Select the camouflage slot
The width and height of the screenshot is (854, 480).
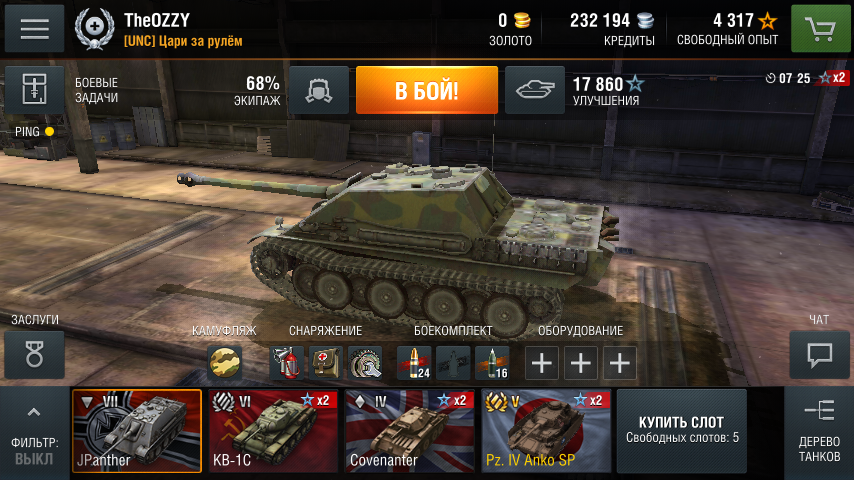(225, 363)
